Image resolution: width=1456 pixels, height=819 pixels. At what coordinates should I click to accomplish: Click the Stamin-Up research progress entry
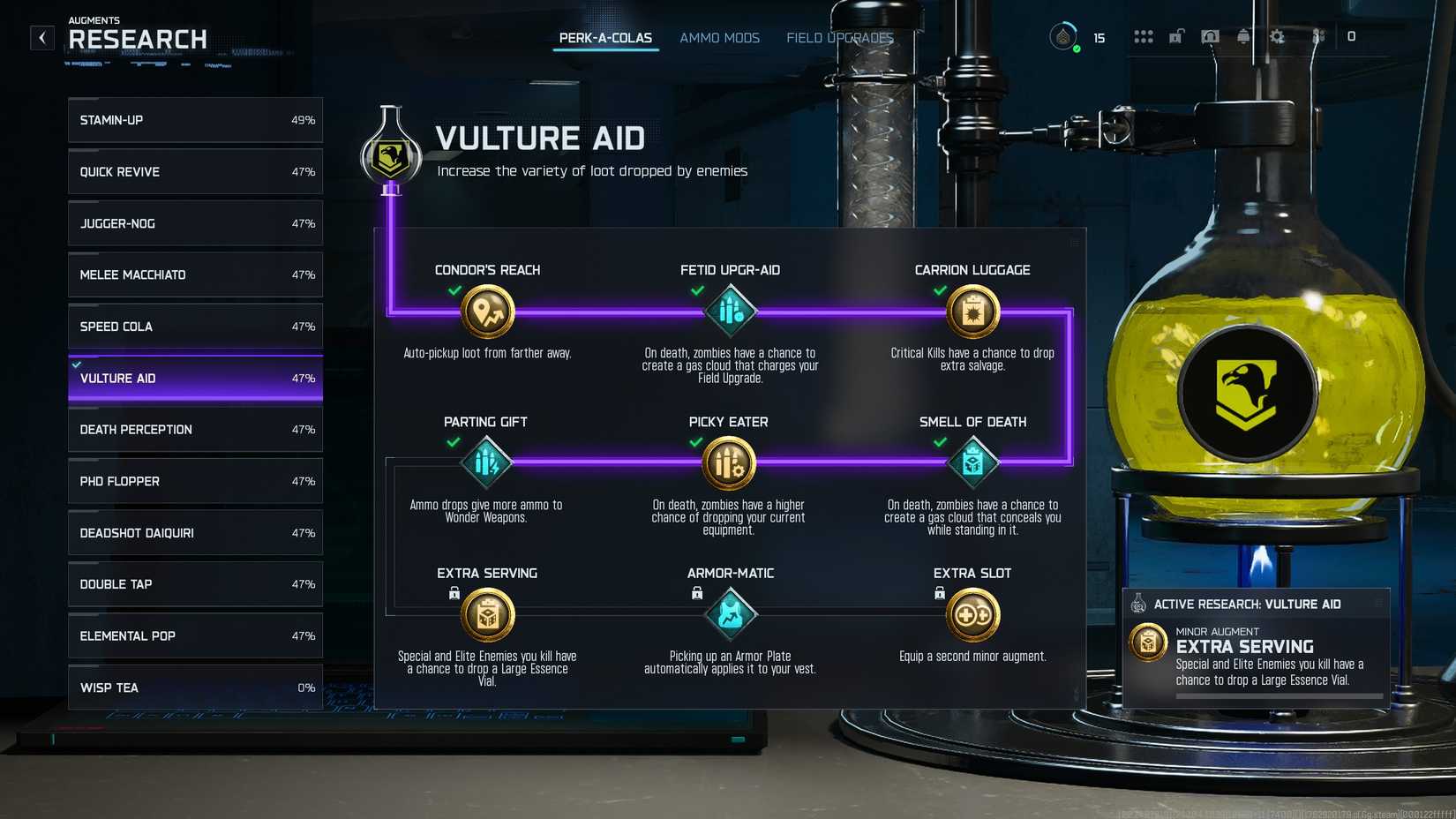pyautogui.click(x=194, y=120)
